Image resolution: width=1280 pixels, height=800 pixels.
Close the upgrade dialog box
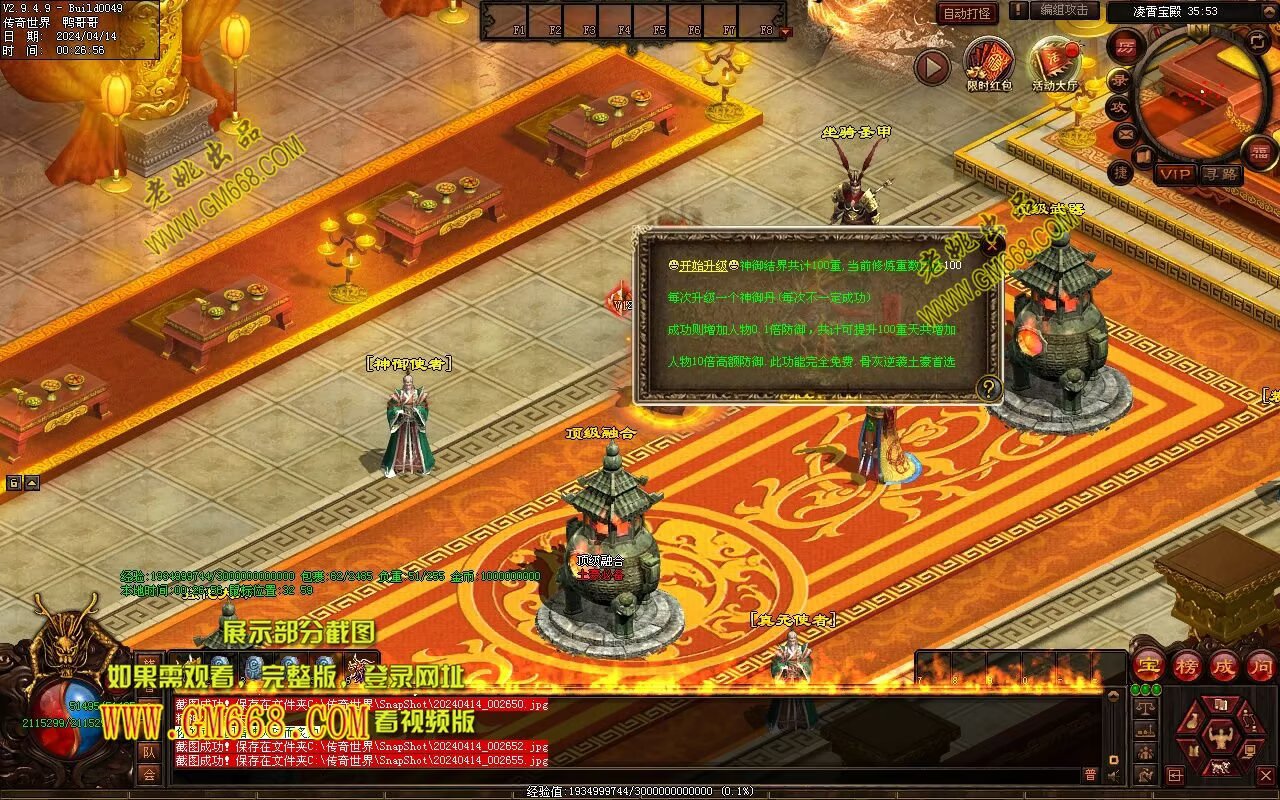pyautogui.click(x=991, y=242)
